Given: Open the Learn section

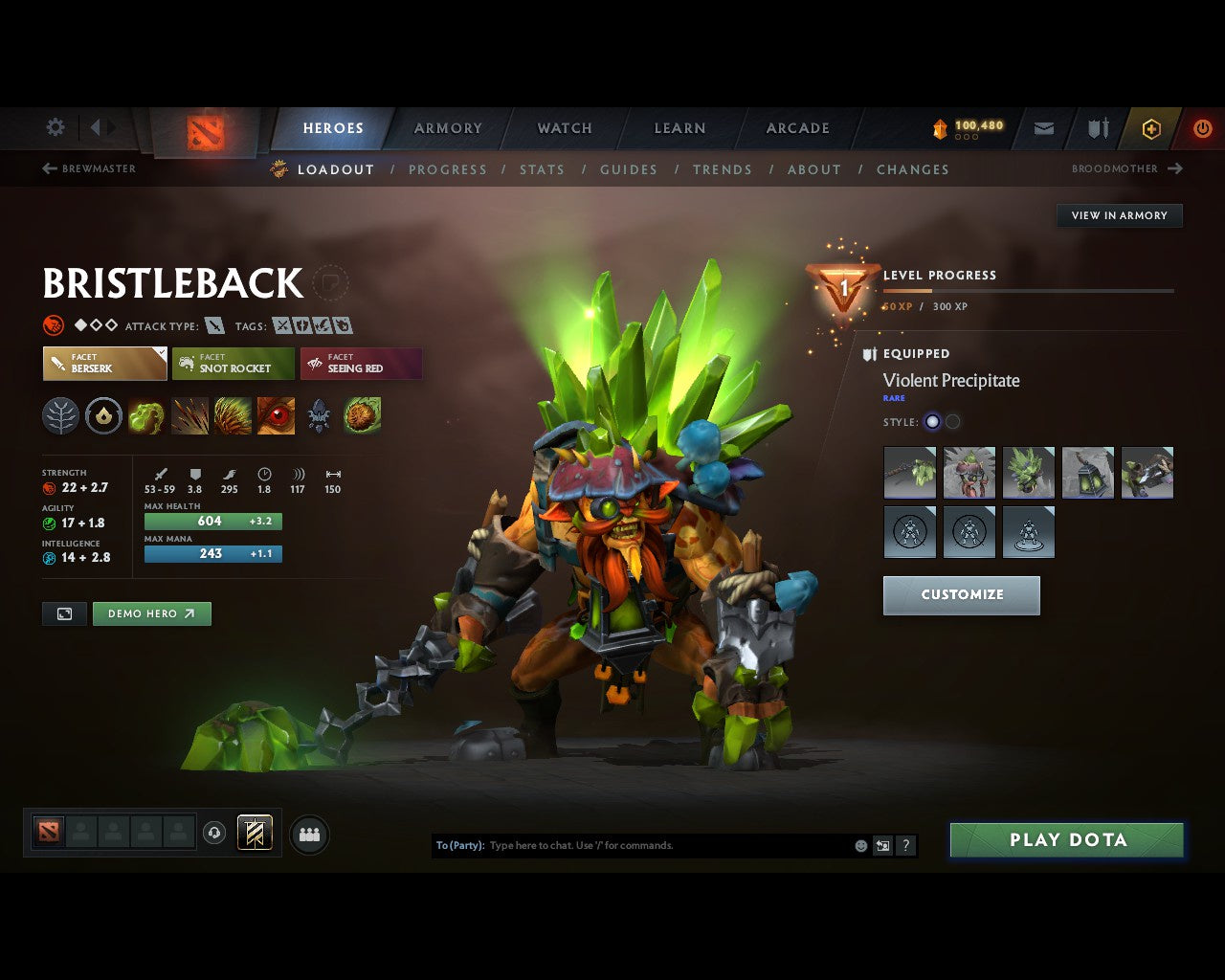Looking at the screenshot, I should coord(679,128).
